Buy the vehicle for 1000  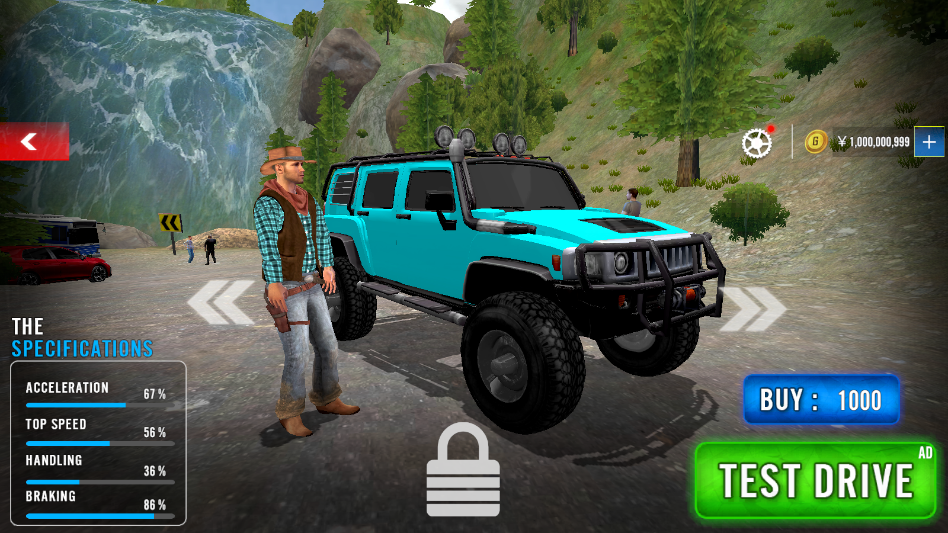(821, 401)
